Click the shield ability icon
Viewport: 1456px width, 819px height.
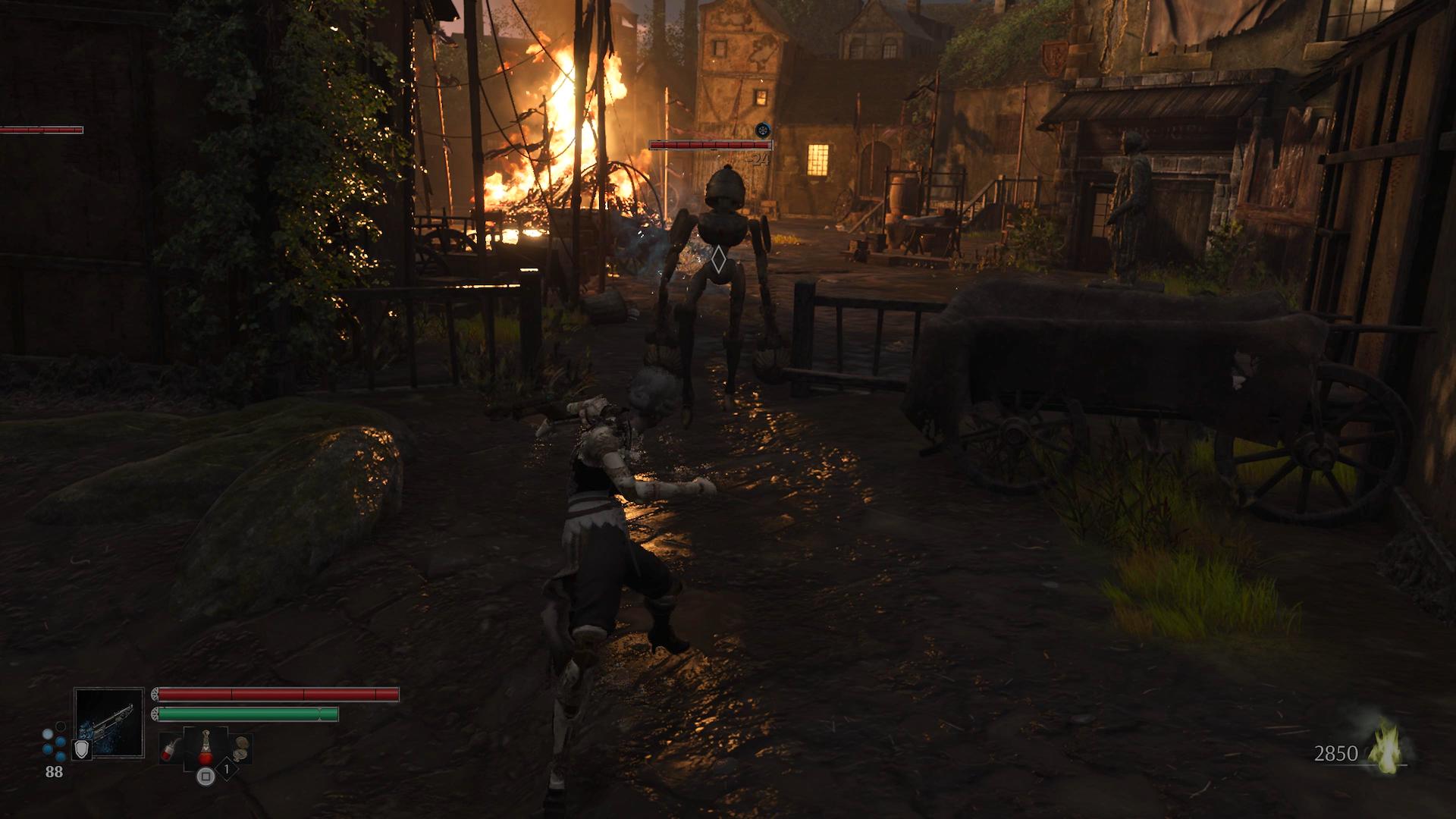coord(81,750)
